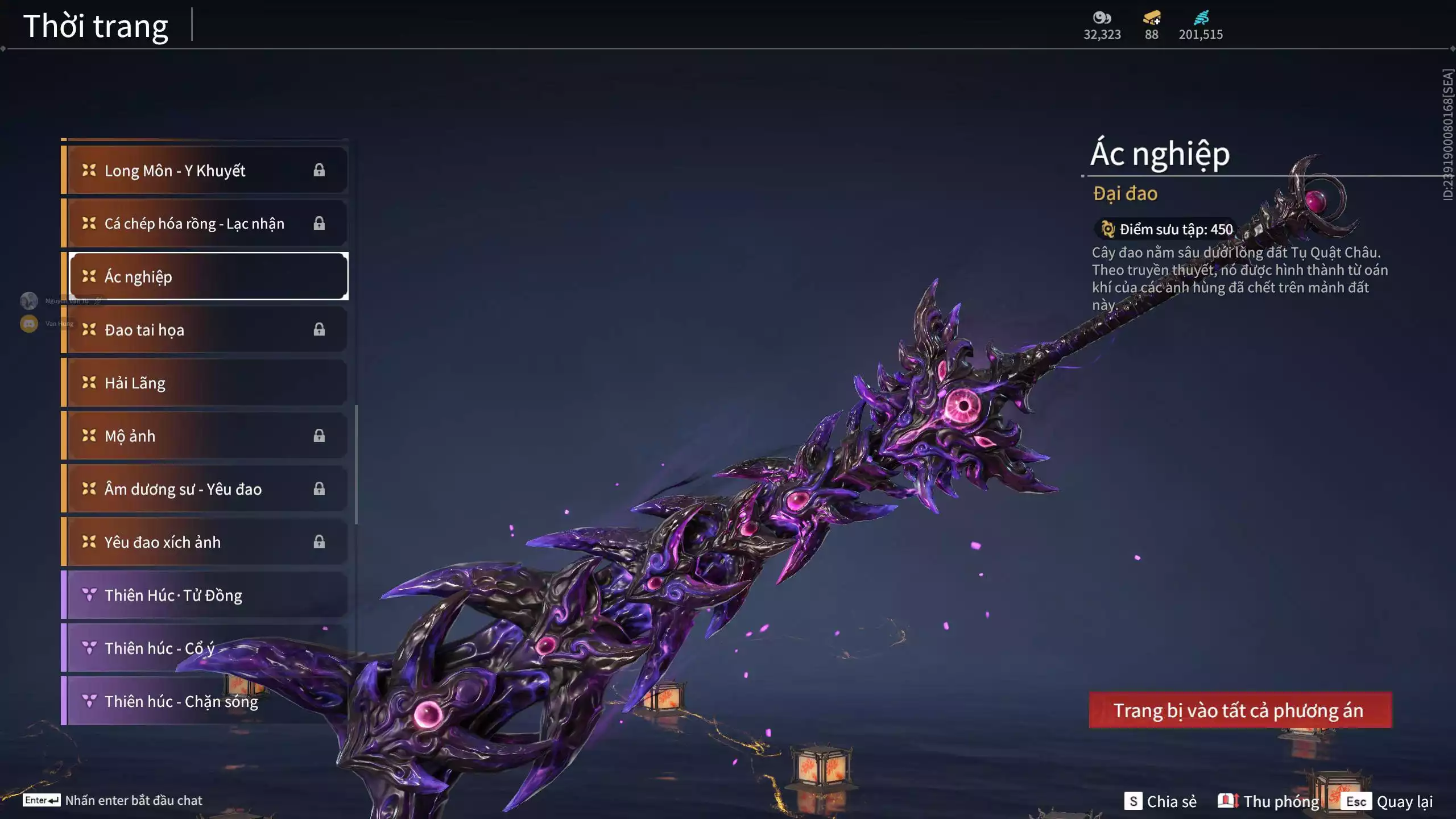Screen dimensions: 1456x819
Task: Click the teal feather currency icon
Action: (x=1201, y=18)
